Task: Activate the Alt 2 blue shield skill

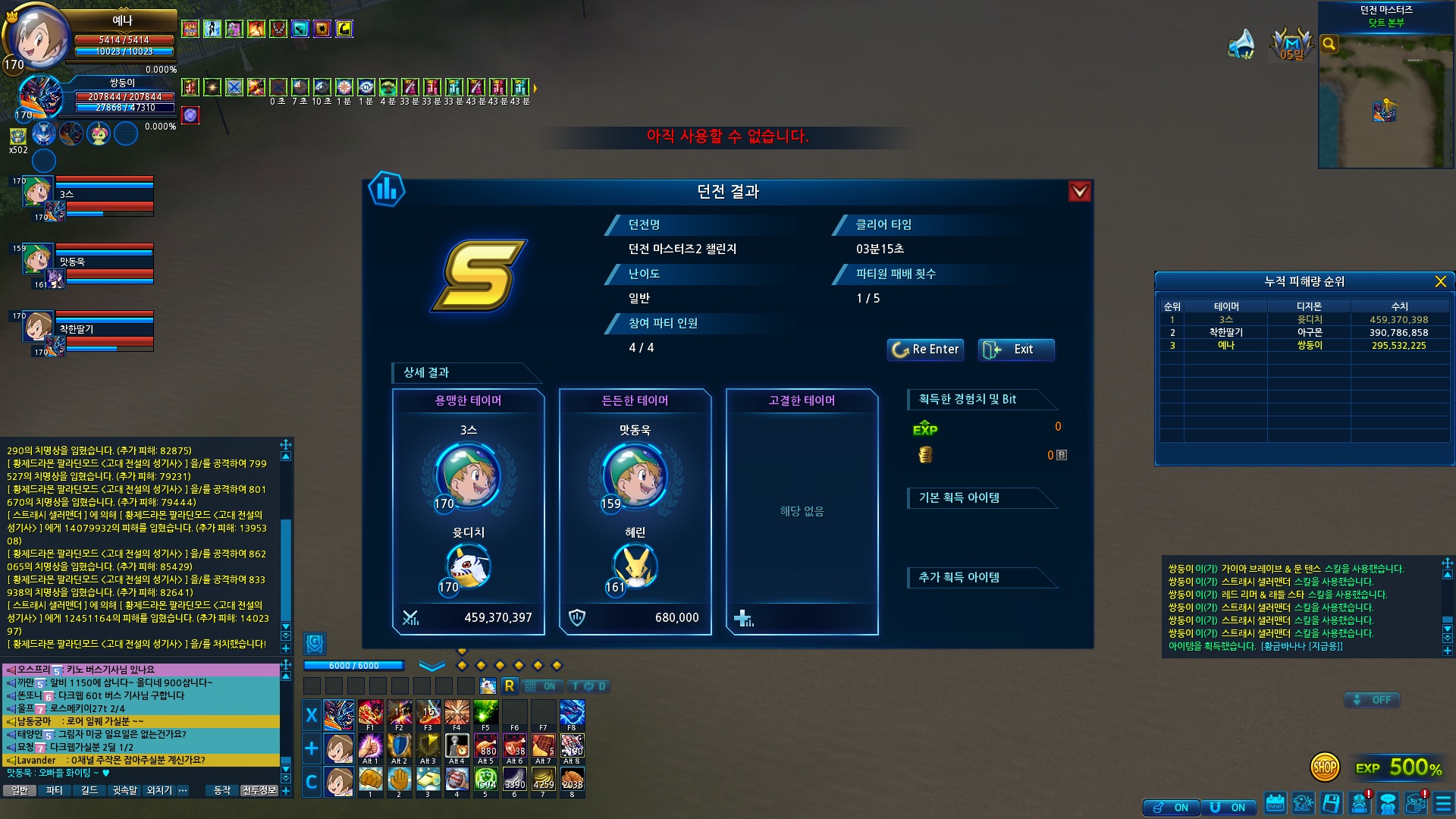Action: click(x=399, y=747)
